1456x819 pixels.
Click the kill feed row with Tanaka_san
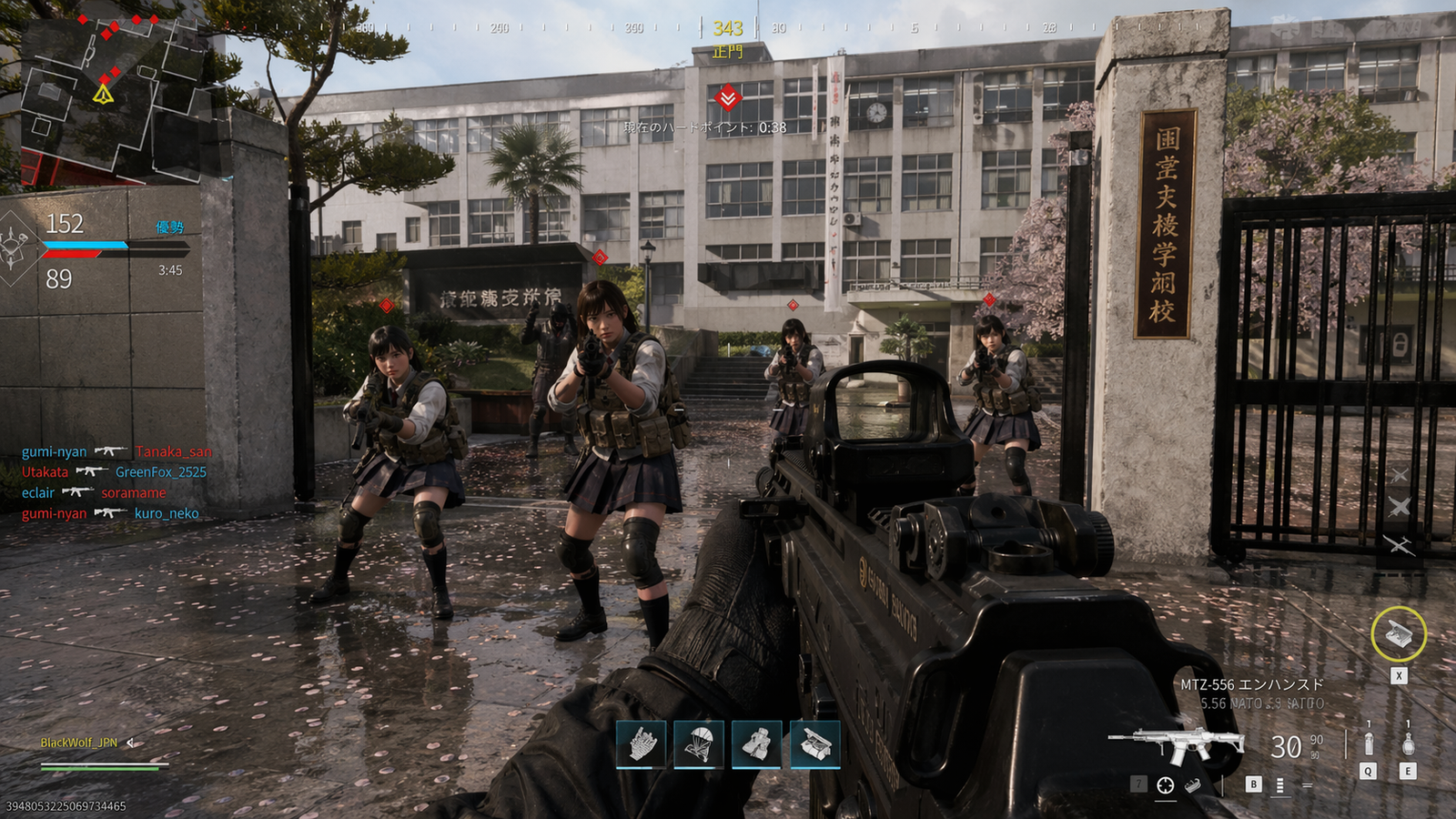click(116, 451)
